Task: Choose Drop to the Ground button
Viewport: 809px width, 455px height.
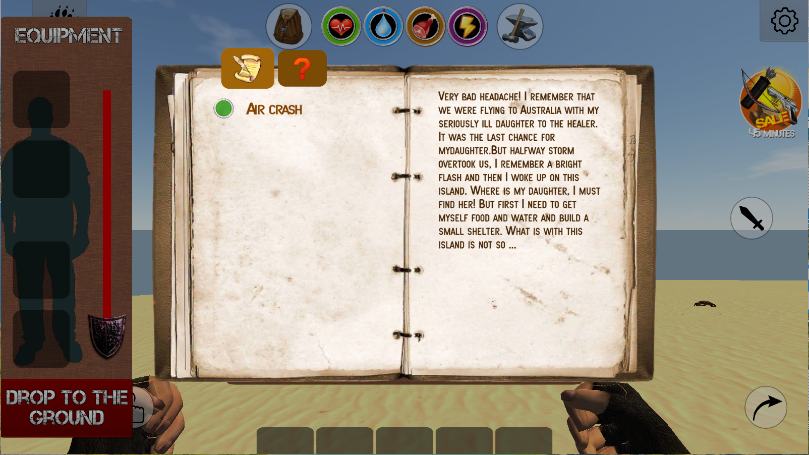Action: pyautogui.click(x=67, y=407)
